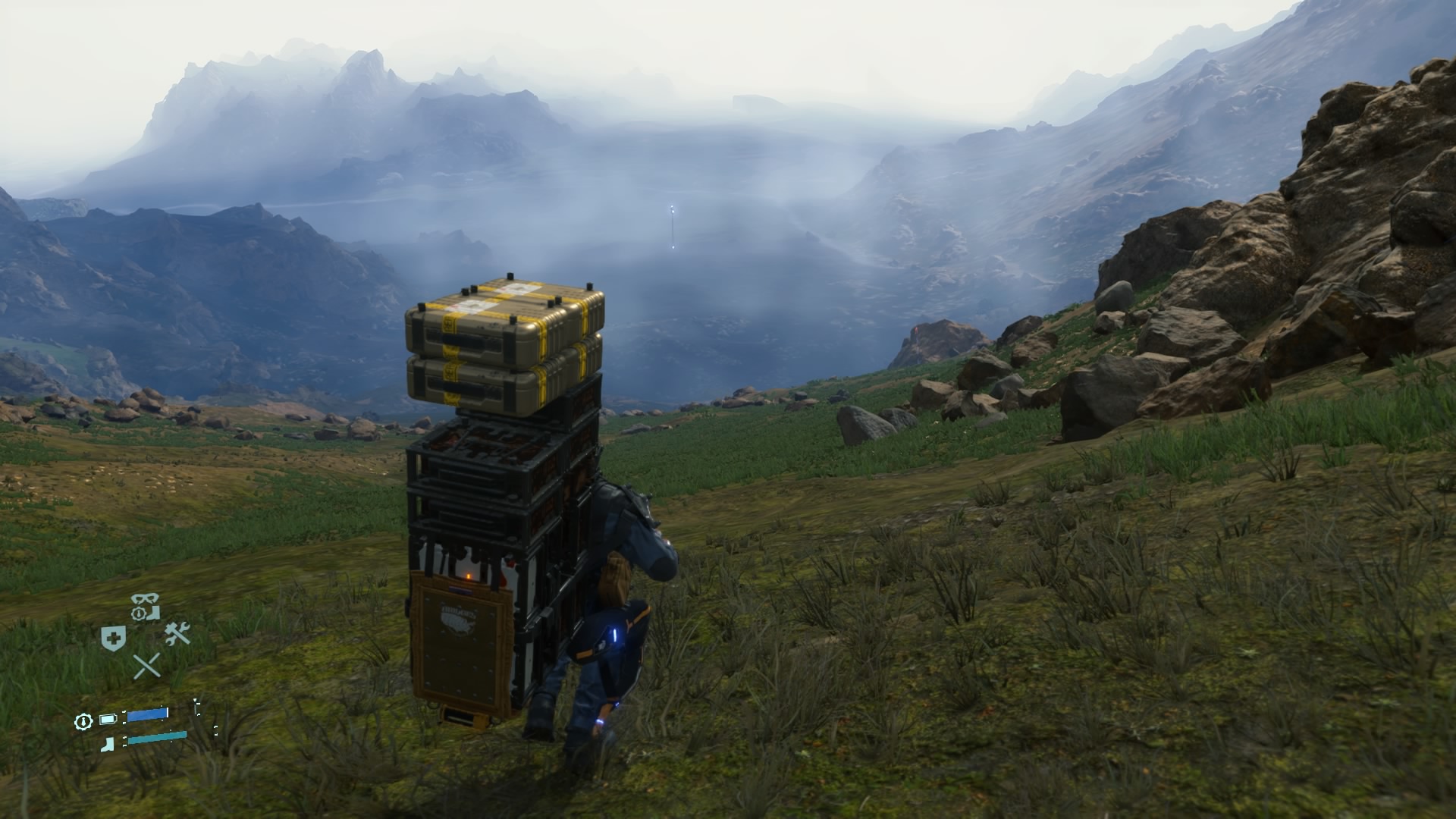Image resolution: width=1456 pixels, height=819 pixels.
Task: Open the hammer and wrench tools menu
Action: [177, 633]
